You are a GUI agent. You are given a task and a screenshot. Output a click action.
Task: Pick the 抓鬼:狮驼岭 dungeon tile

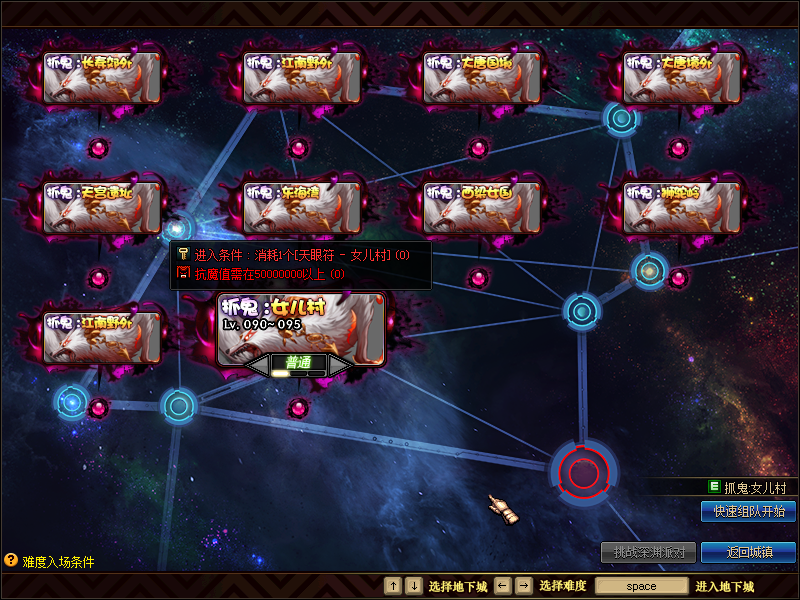682,207
